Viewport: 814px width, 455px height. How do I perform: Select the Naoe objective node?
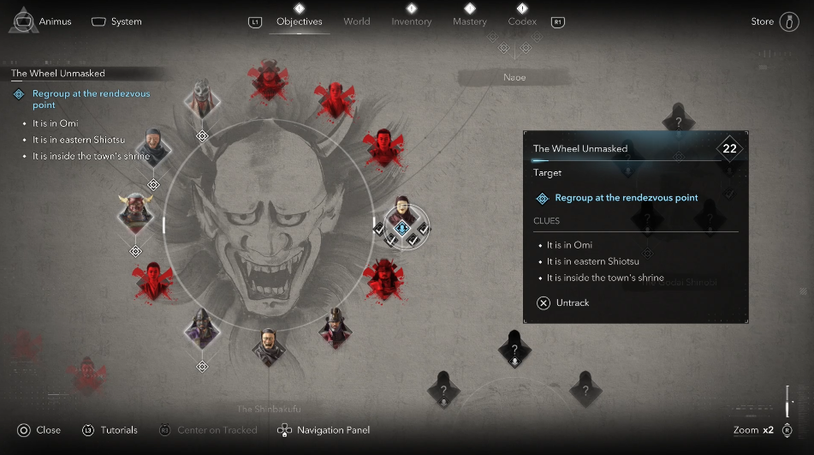pos(514,77)
